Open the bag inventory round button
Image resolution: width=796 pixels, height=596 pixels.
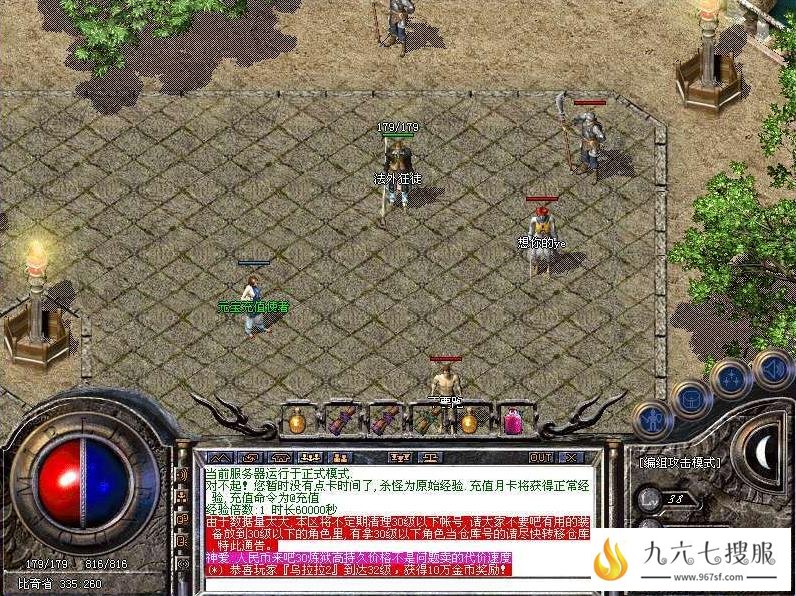click(691, 398)
